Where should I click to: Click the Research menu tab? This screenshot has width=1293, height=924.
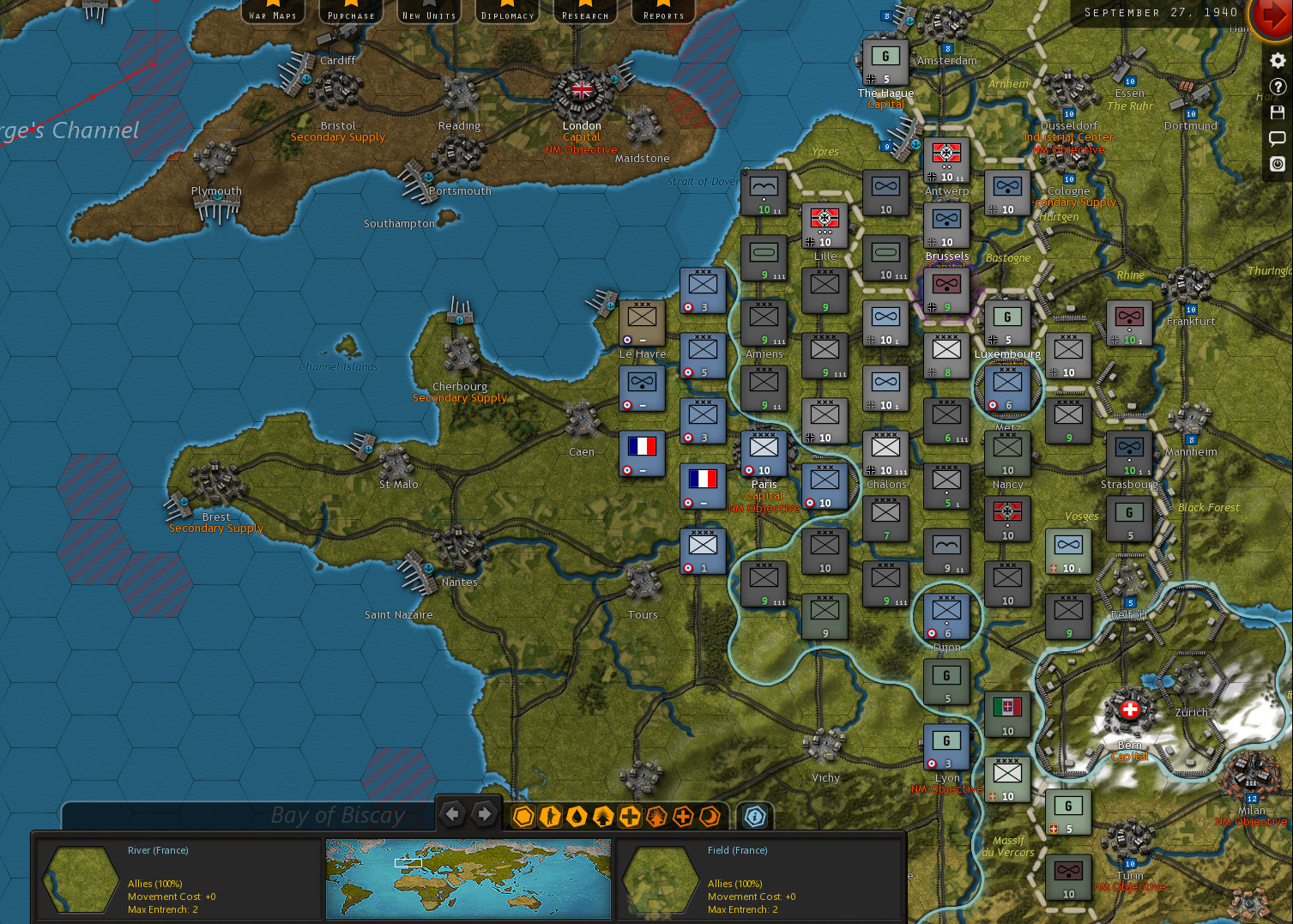click(x=584, y=13)
